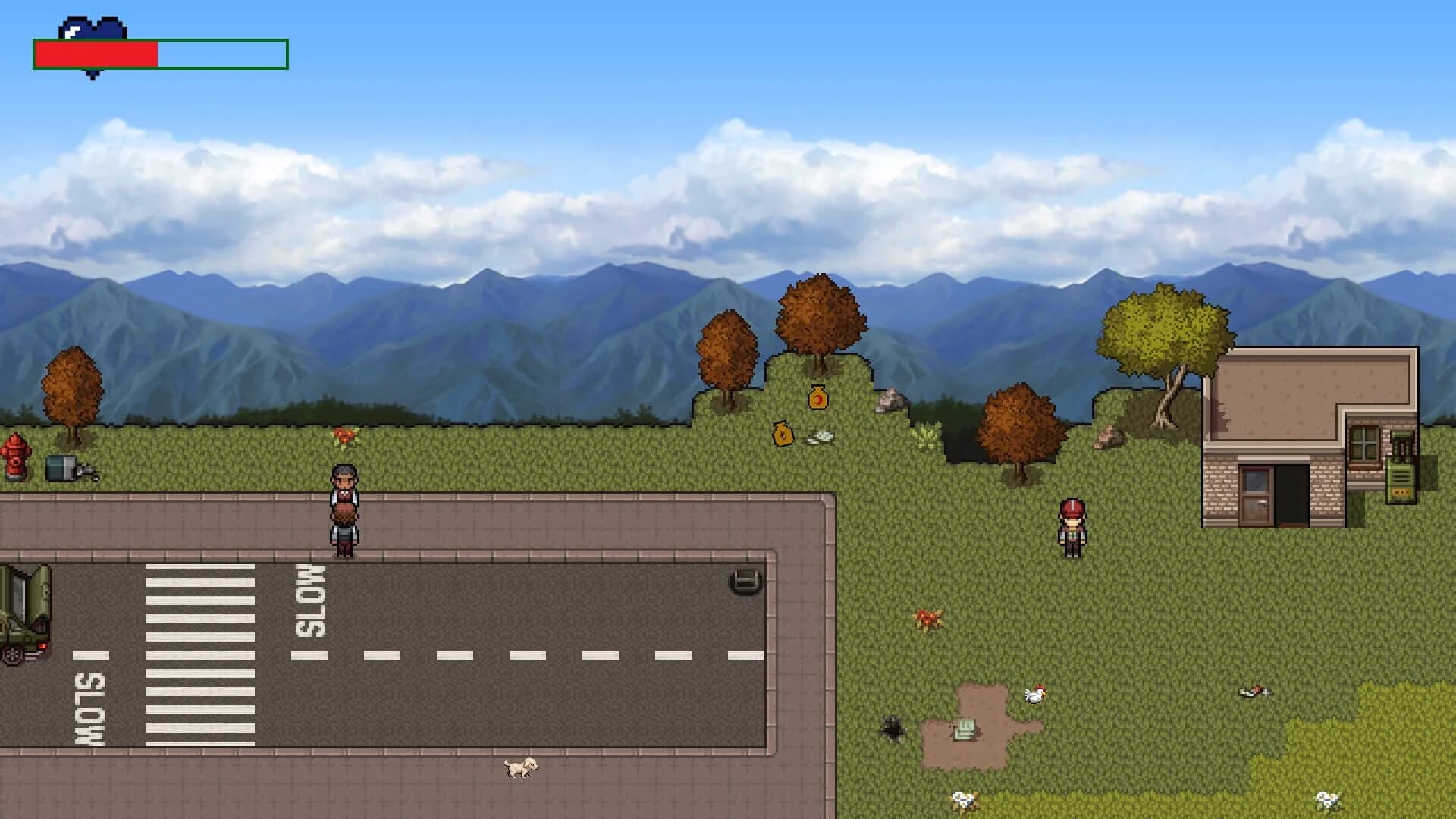Viewport: 1456px width, 819px height.
Task: Pick up the second loot pouch on the grass
Action: [x=783, y=435]
